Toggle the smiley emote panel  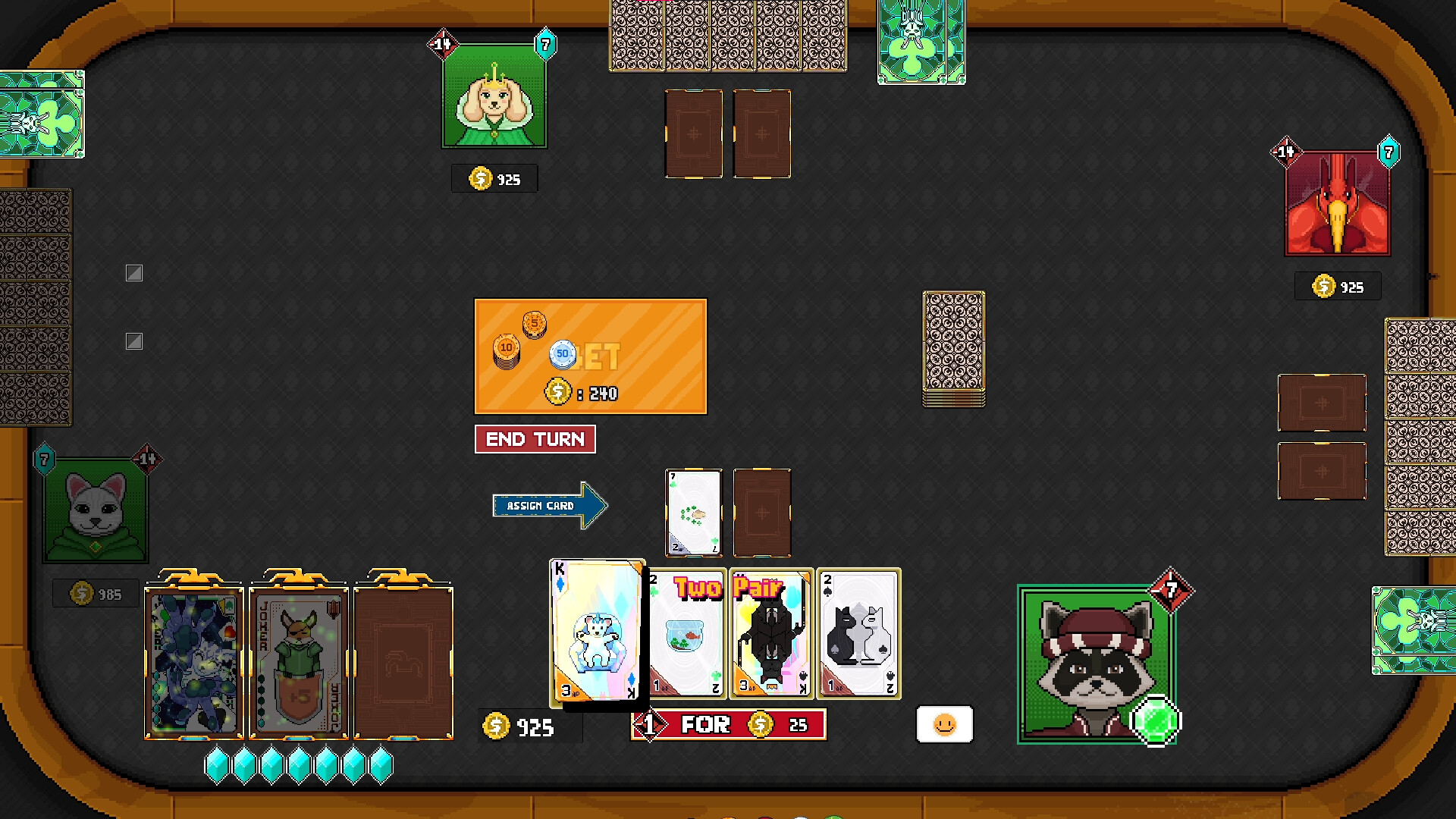[944, 724]
